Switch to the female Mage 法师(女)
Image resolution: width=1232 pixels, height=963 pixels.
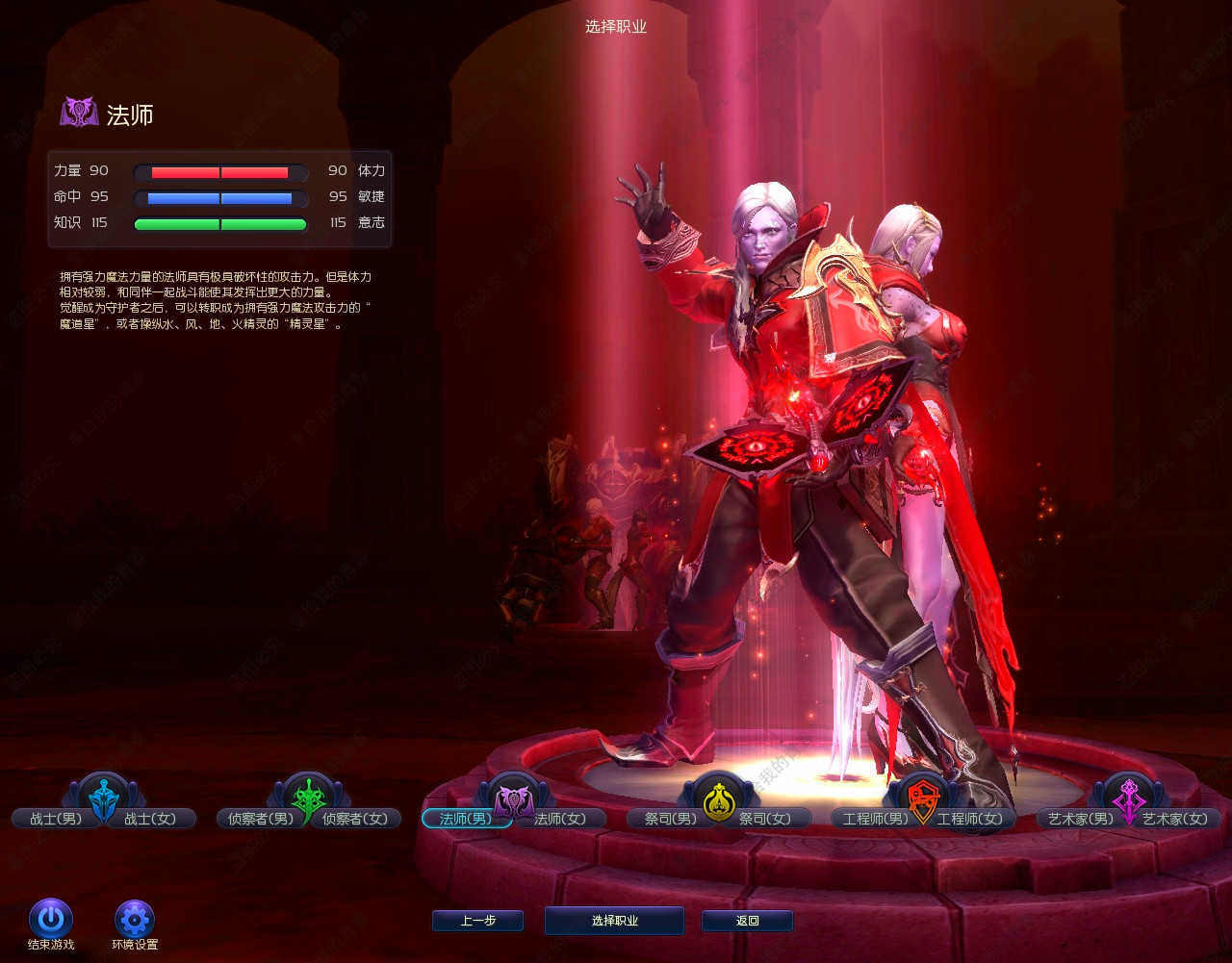point(560,819)
